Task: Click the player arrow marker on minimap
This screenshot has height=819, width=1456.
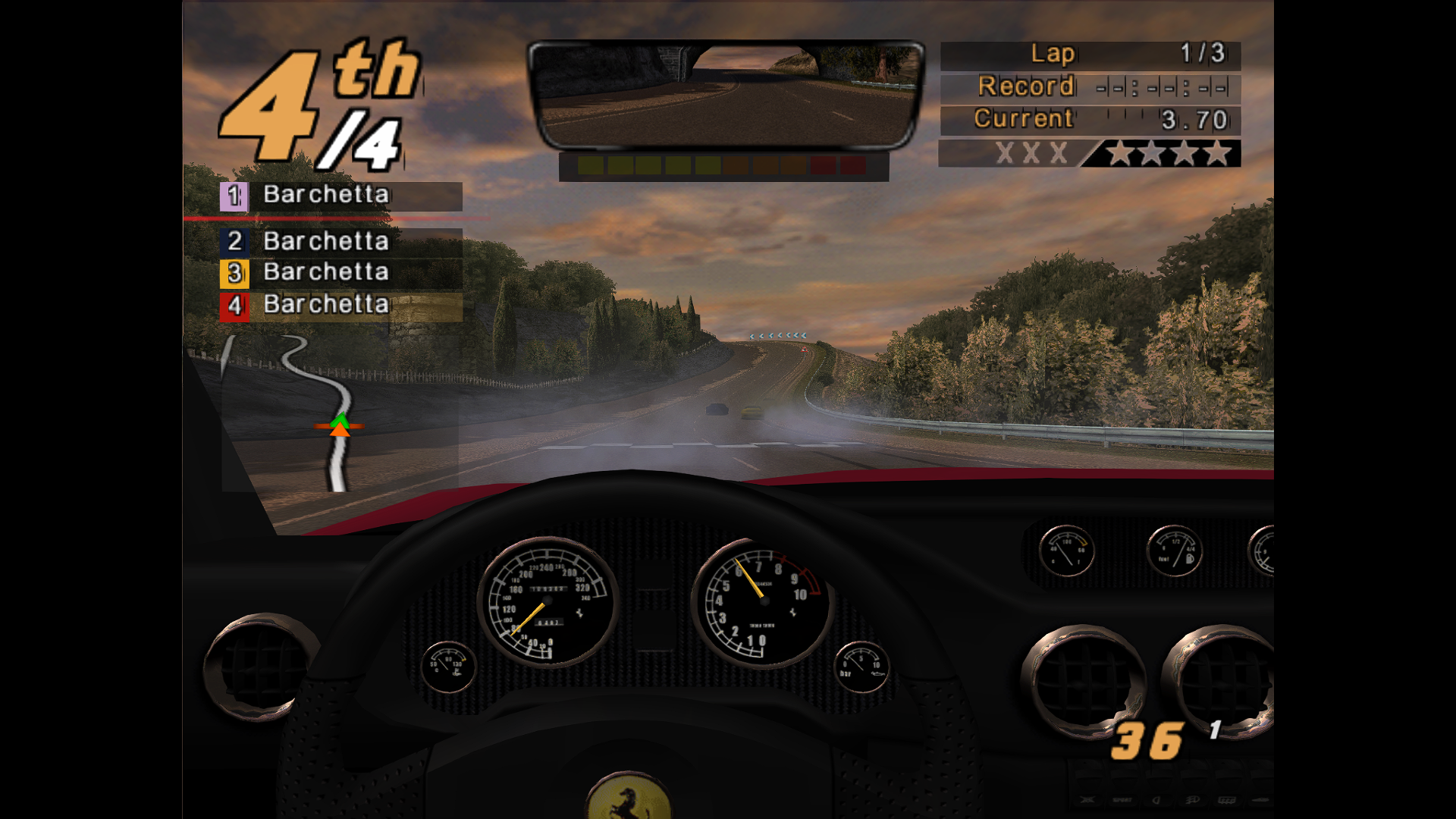Action: tap(340, 425)
